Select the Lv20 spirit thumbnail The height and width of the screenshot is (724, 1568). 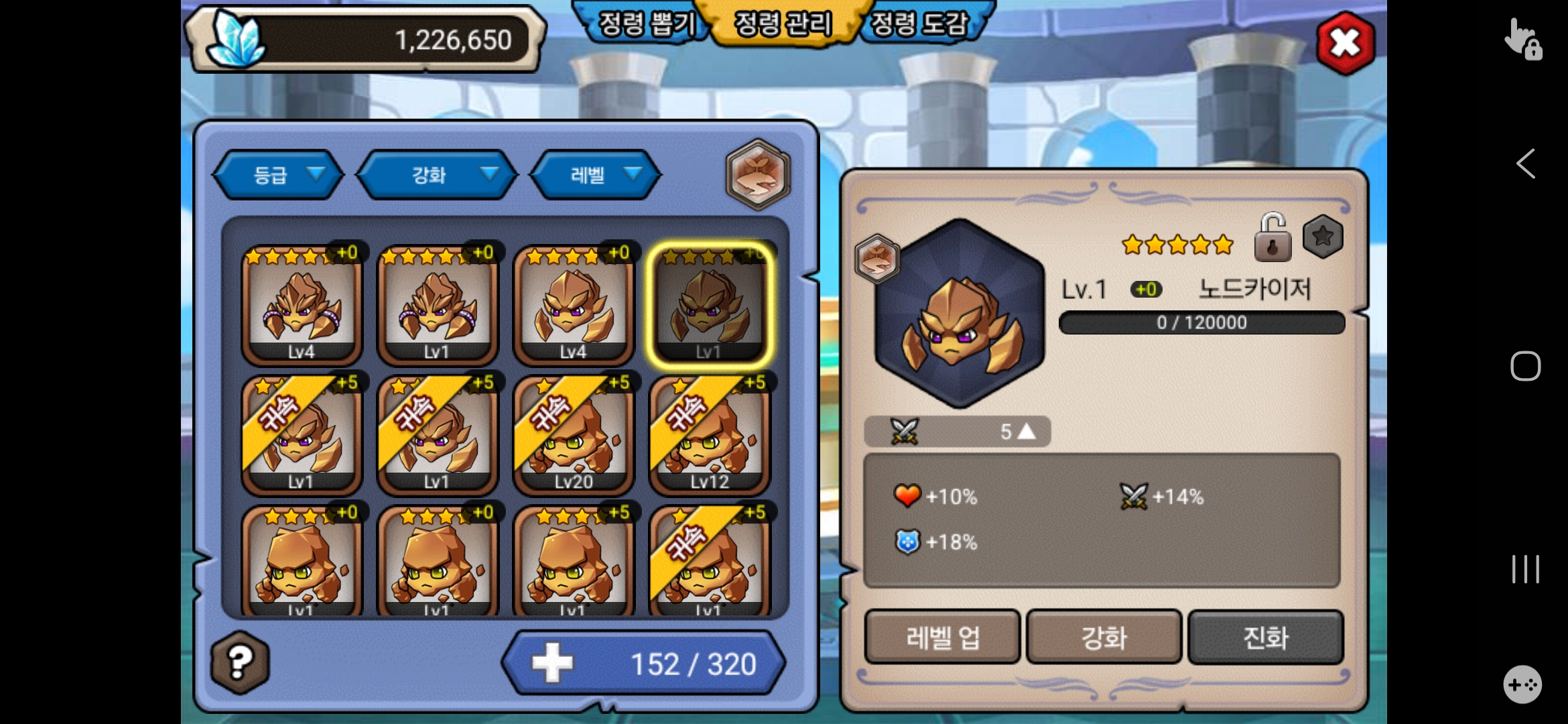(573, 436)
